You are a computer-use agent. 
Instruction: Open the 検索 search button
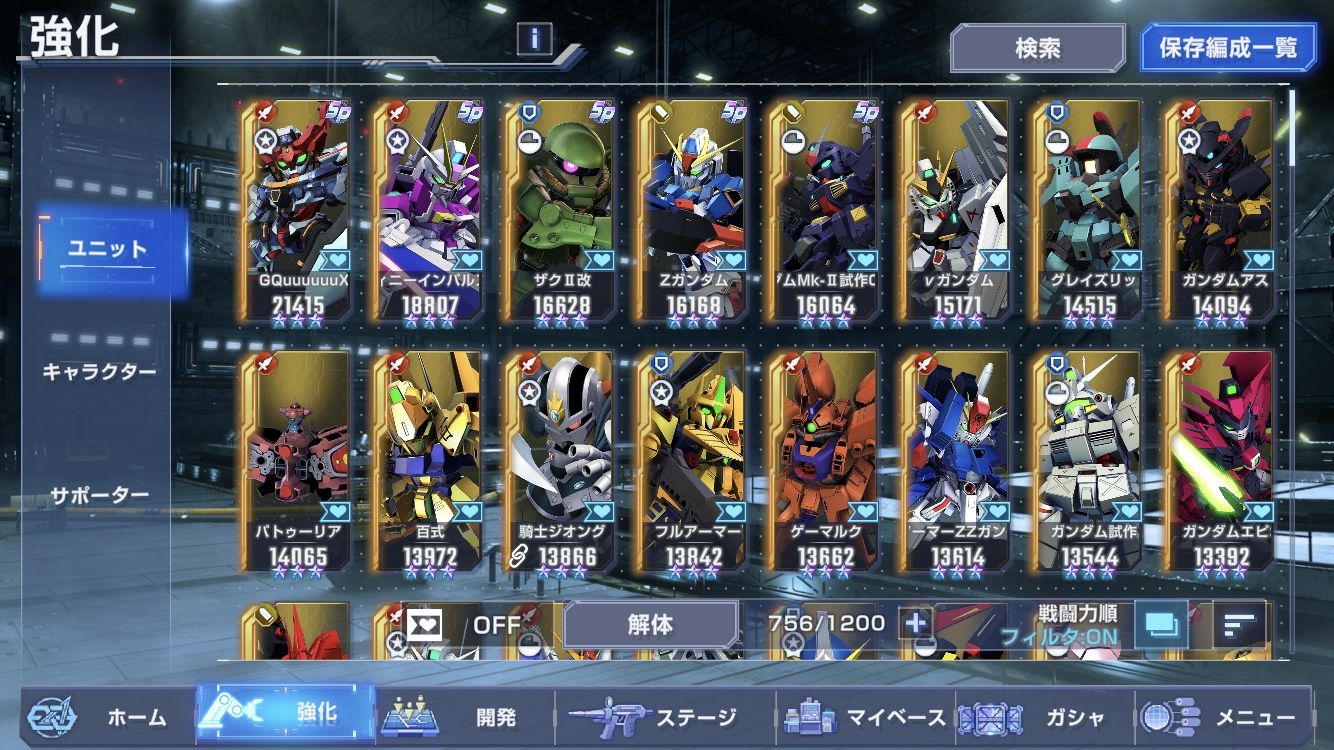[1037, 48]
